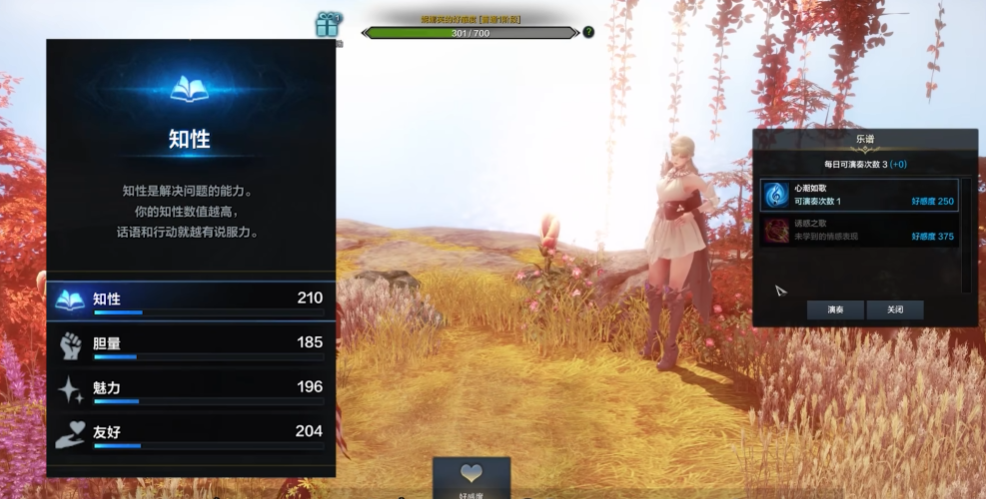This screenshot has width=986, height=499.
Task: Choose the greyed-out 诱惑之歌 song entry
Action: click(858, 231)
